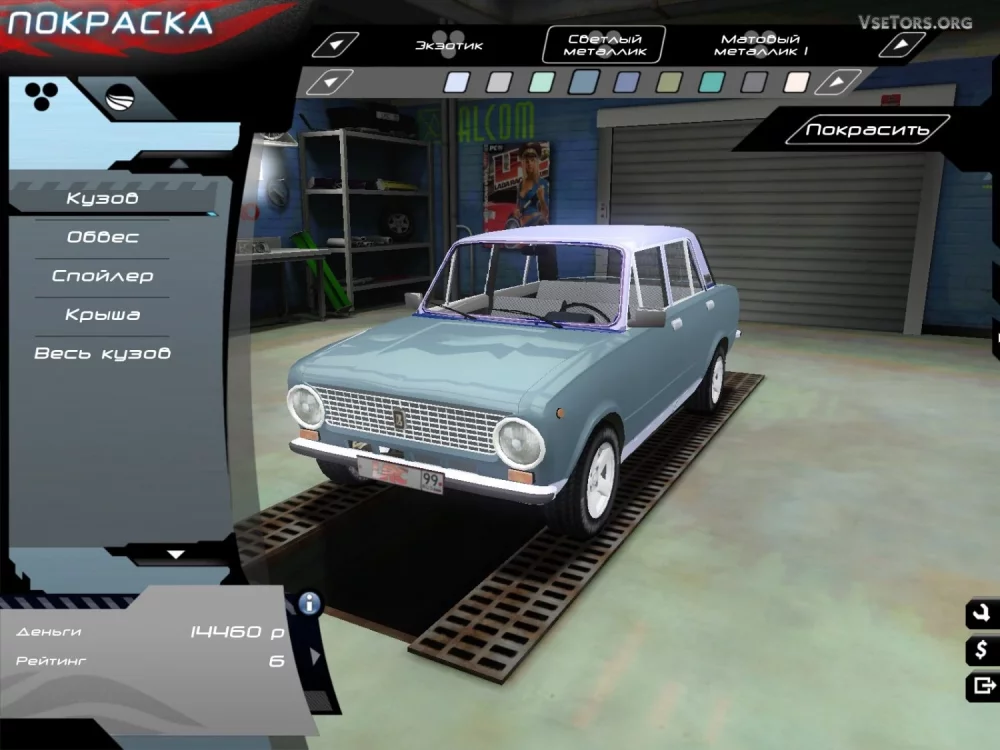Select Спойлер in the parts list
This screenshot has width=1000, height=750.
pyautogui.click(x=102, y=276)
